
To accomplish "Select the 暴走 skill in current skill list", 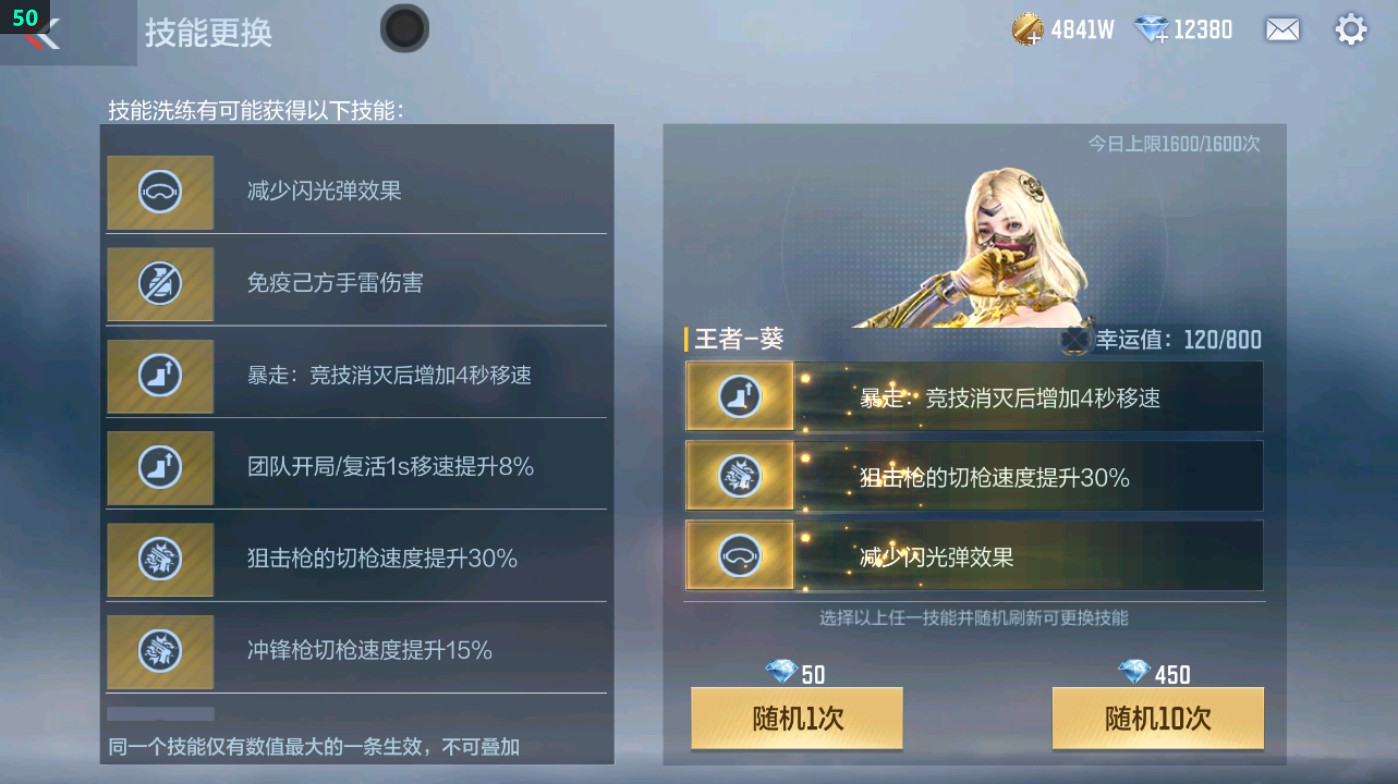I will click(973, 397).
